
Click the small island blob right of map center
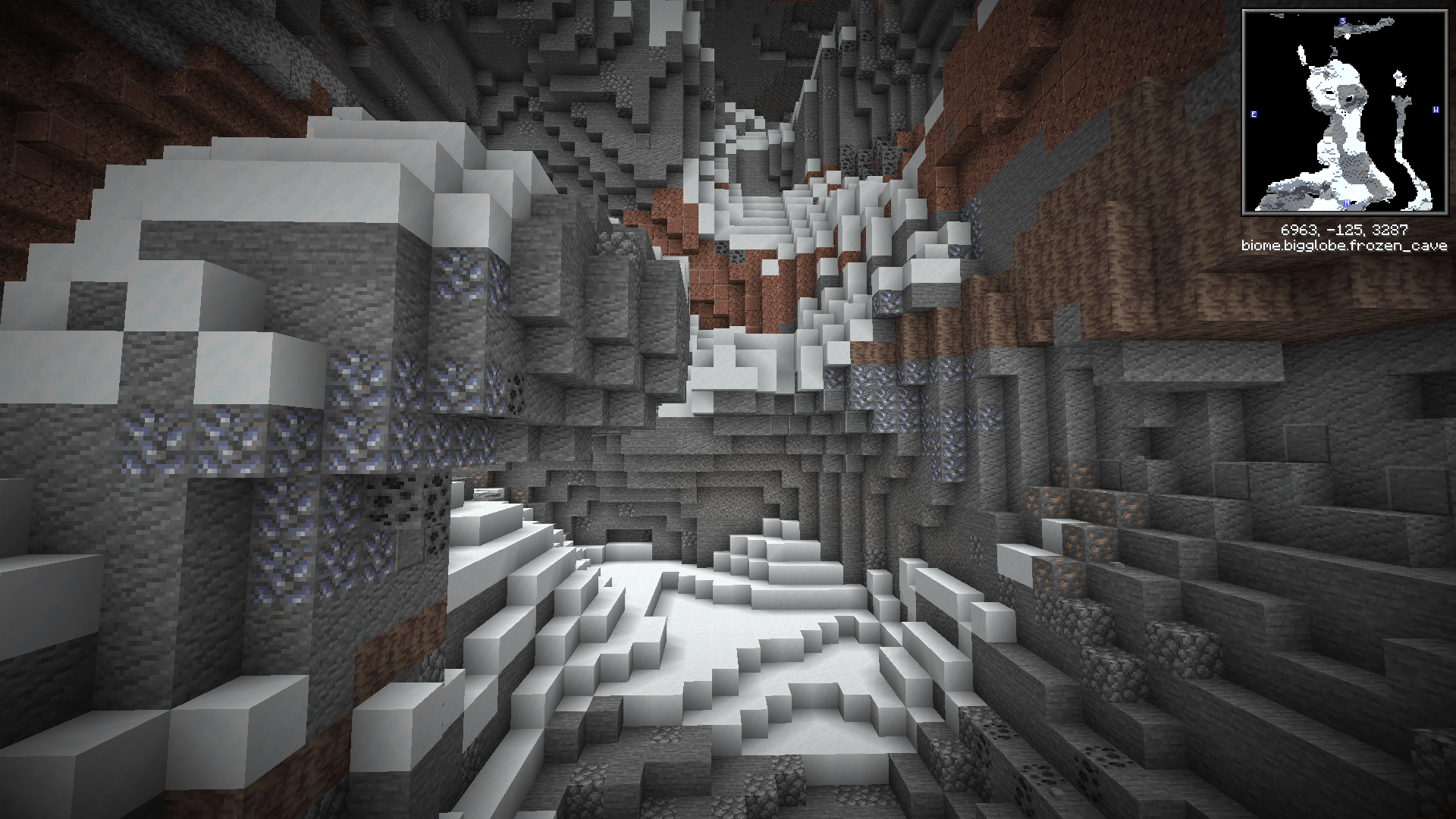pyautogui.click(x=1399, y=79)
